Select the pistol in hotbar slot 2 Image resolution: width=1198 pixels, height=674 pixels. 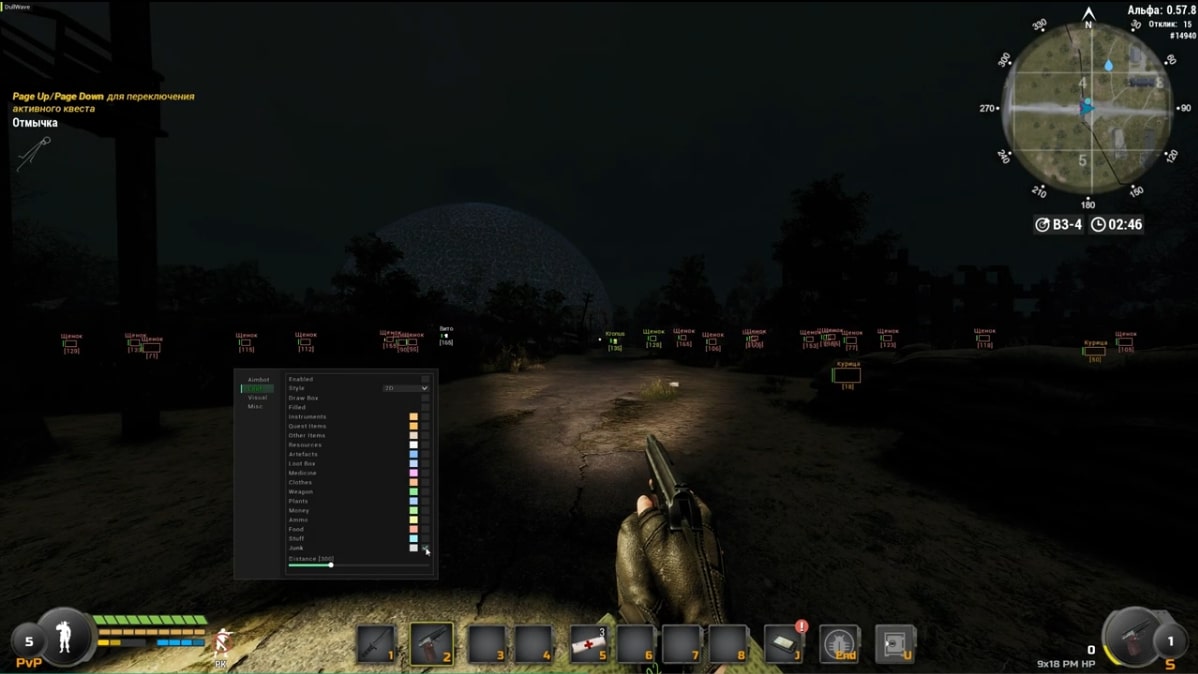tap(431, 643)
